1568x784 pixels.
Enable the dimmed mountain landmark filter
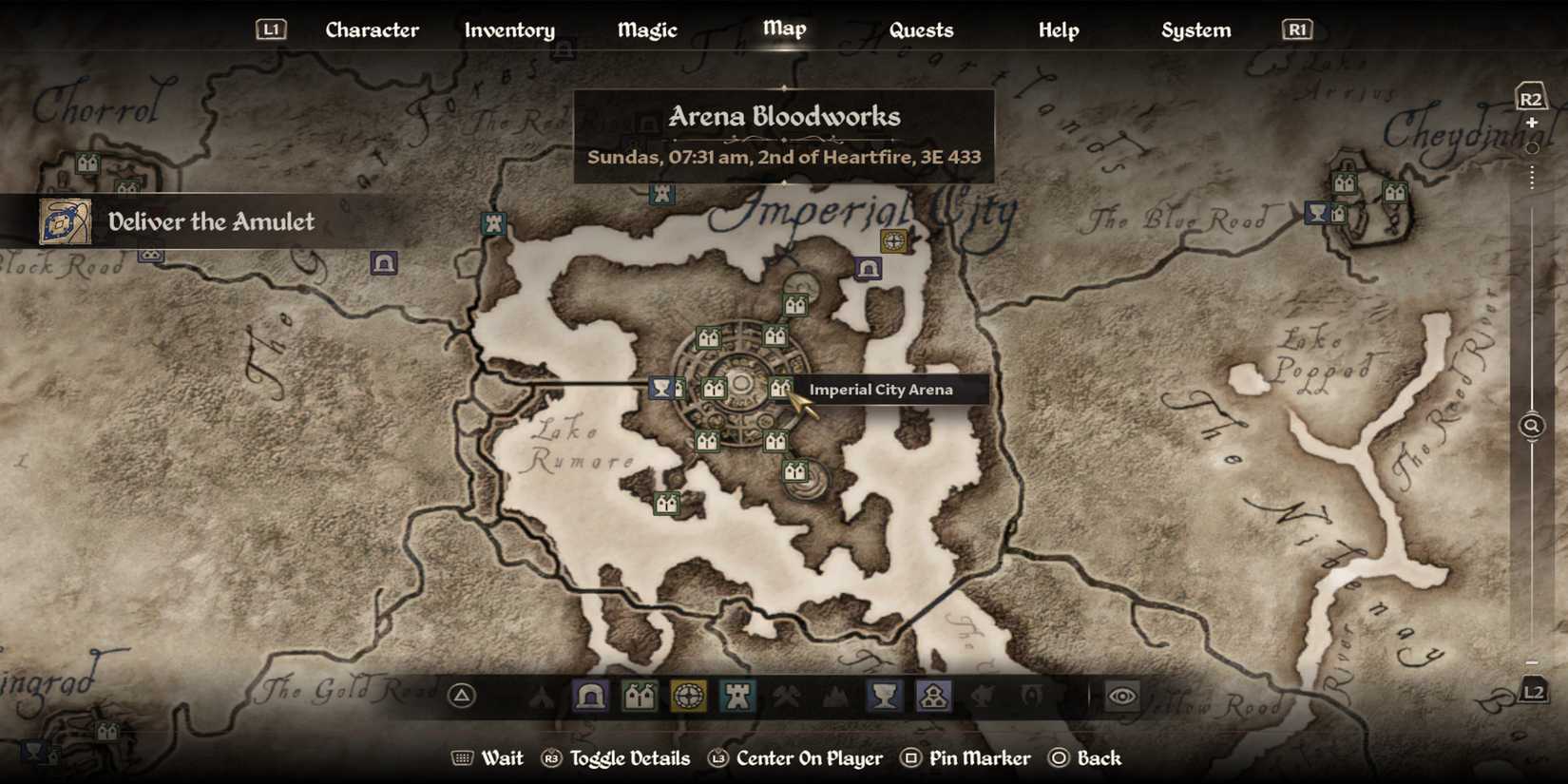837,697
